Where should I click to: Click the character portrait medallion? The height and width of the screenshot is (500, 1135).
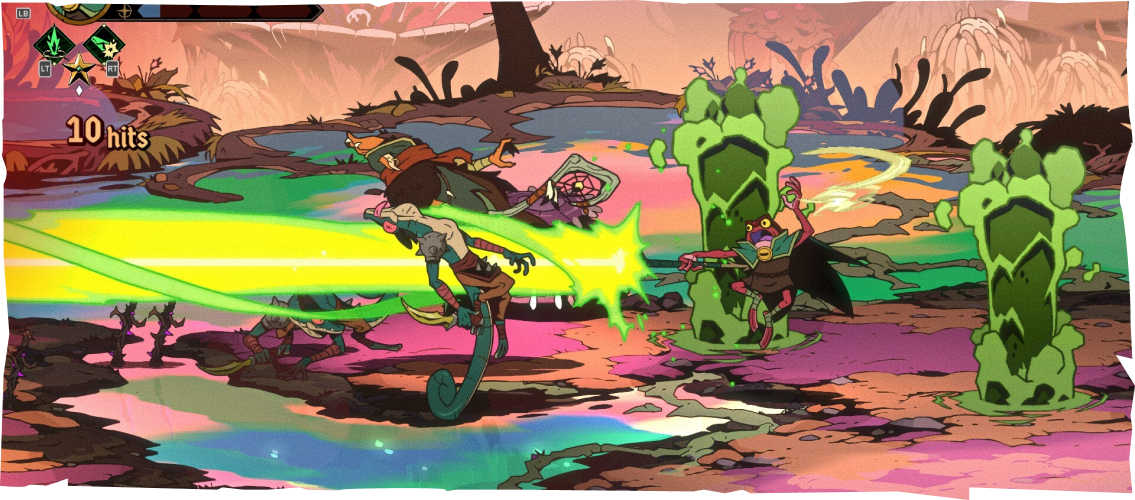tap(79, 8)
